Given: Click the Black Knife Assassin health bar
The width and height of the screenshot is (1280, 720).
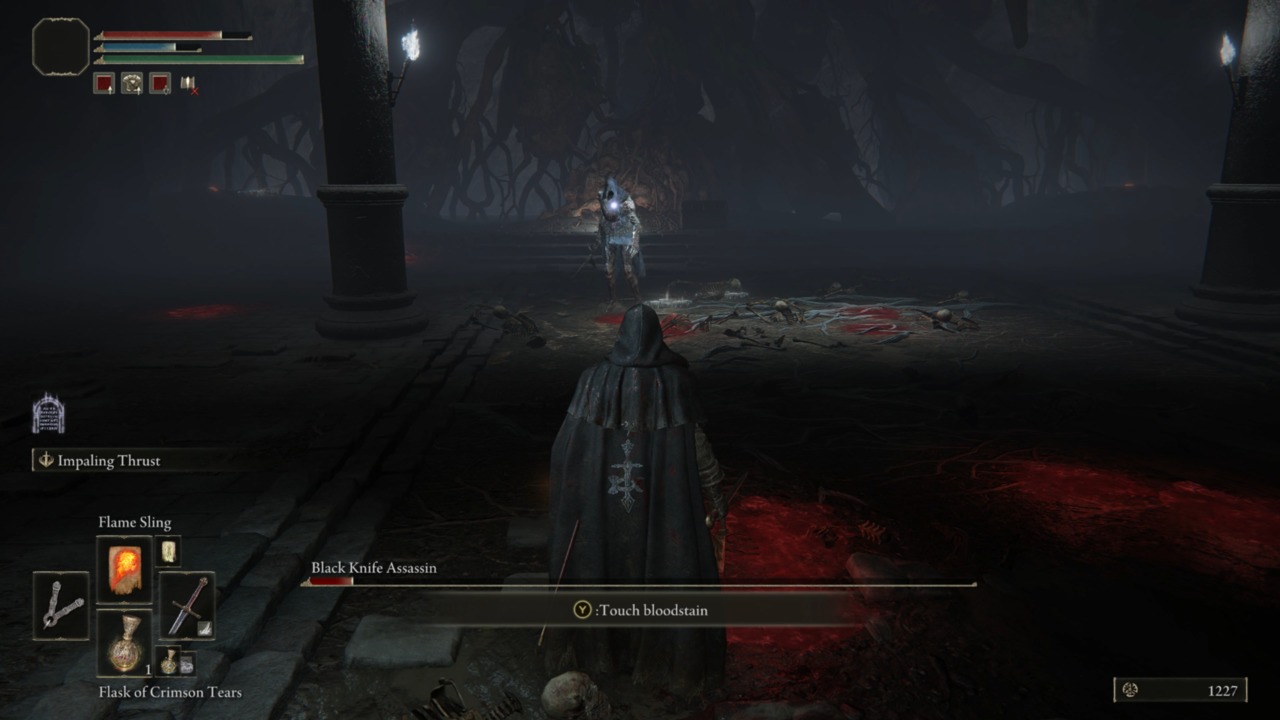Looking at the screenshot, I should pos(640,583).
